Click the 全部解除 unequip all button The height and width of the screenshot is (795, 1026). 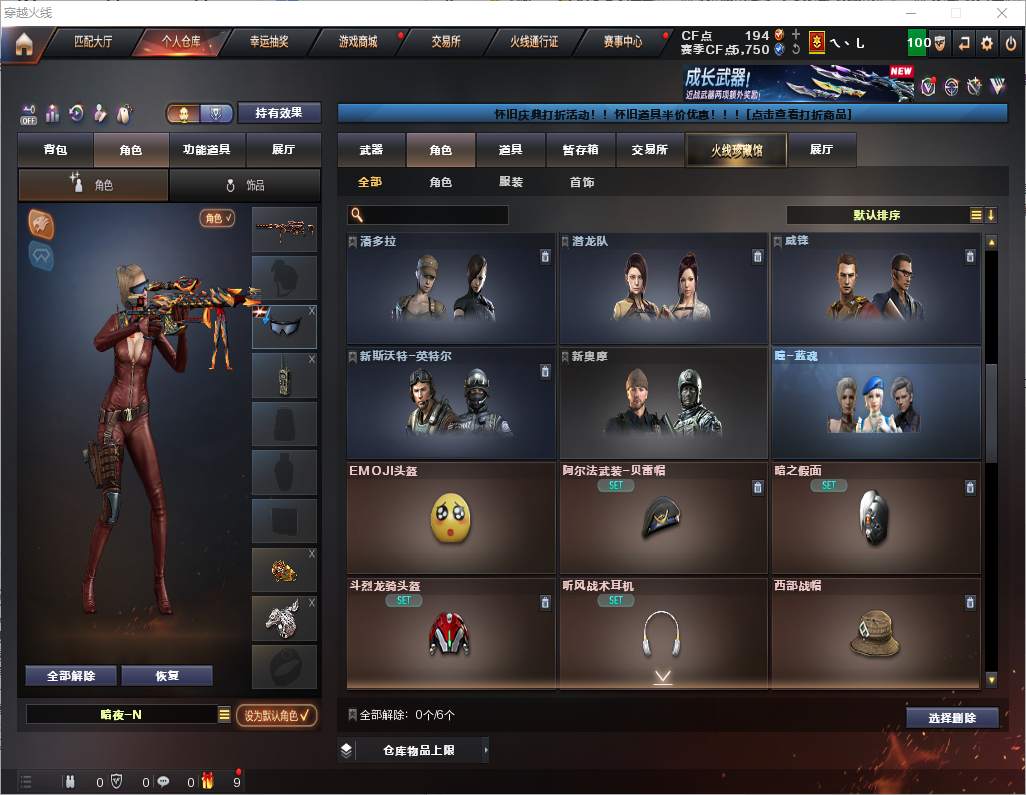coord(71,676)
